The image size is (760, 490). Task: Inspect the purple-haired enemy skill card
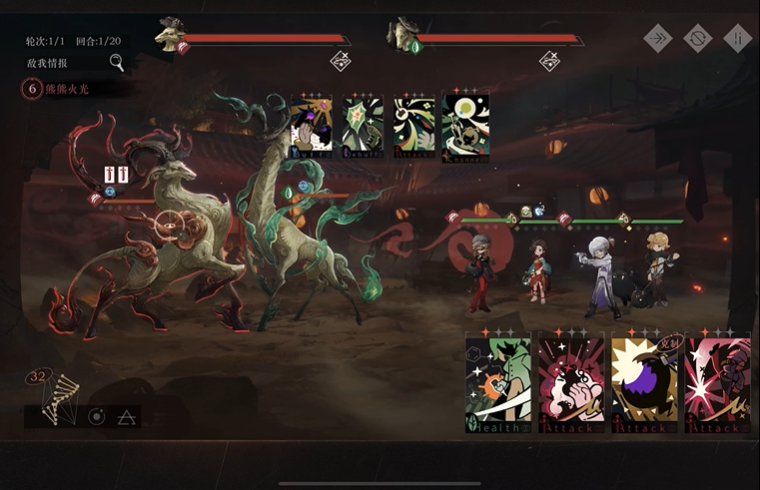311,128
